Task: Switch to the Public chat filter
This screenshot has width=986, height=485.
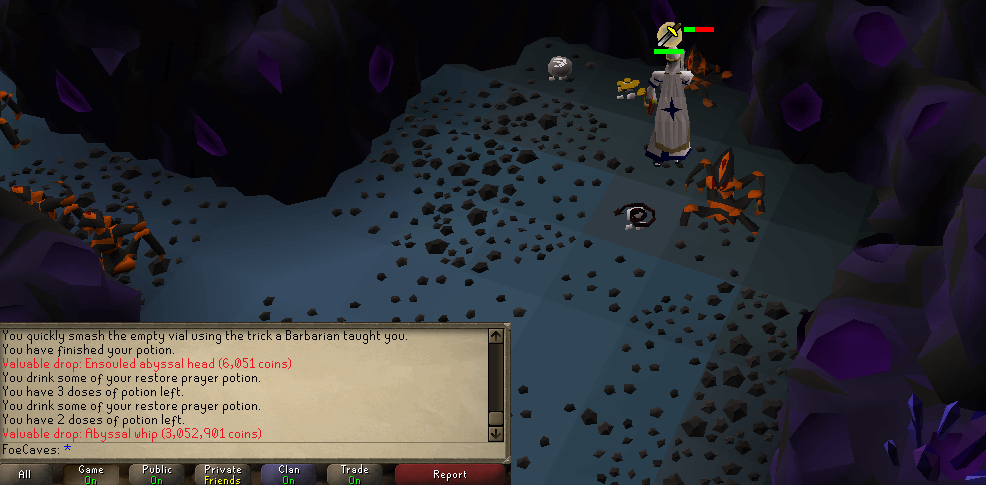Action: coord(157,474)
